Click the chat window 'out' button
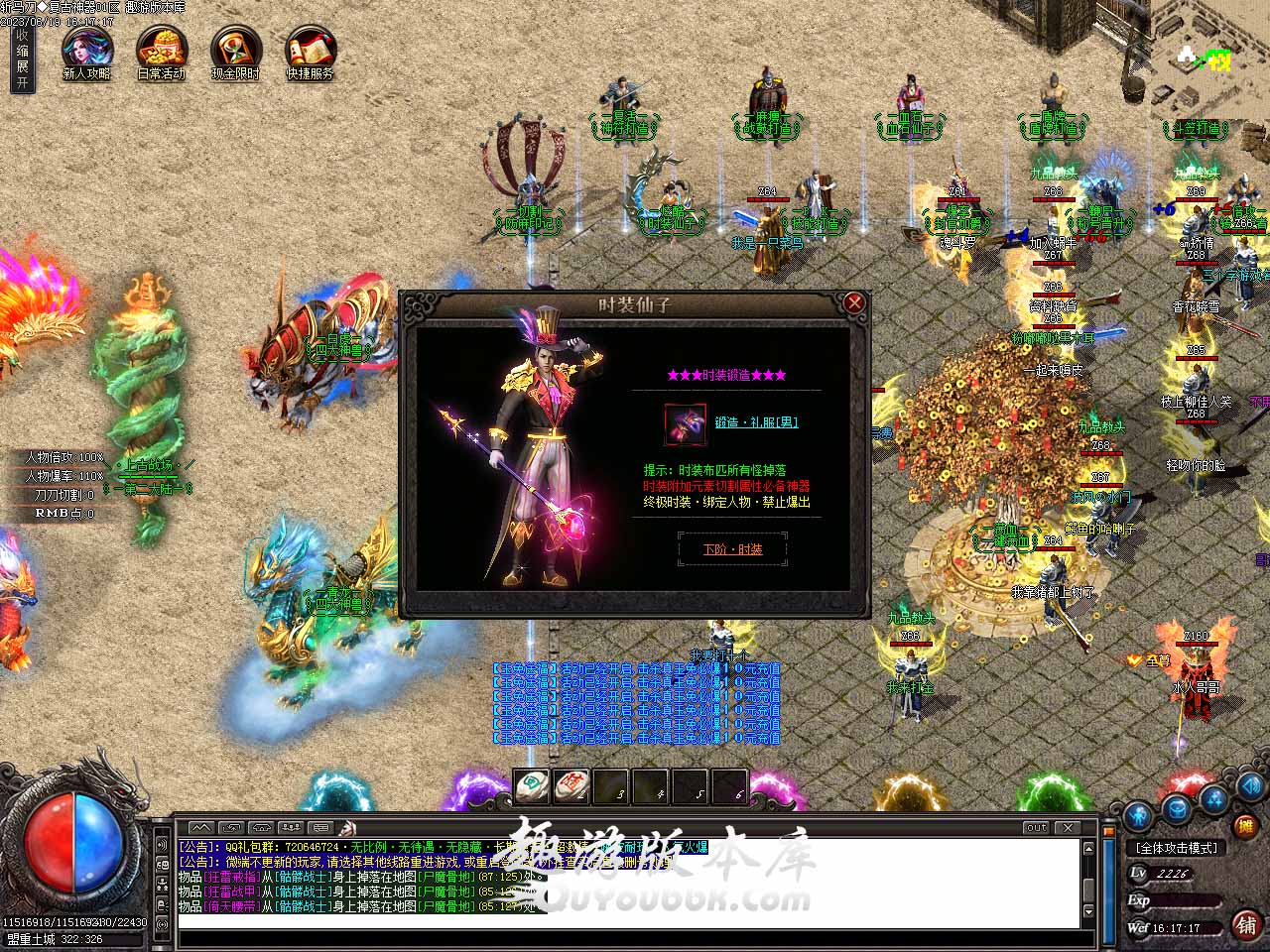Screen dimensions: 1270x952 click(x=1036, y=827)
